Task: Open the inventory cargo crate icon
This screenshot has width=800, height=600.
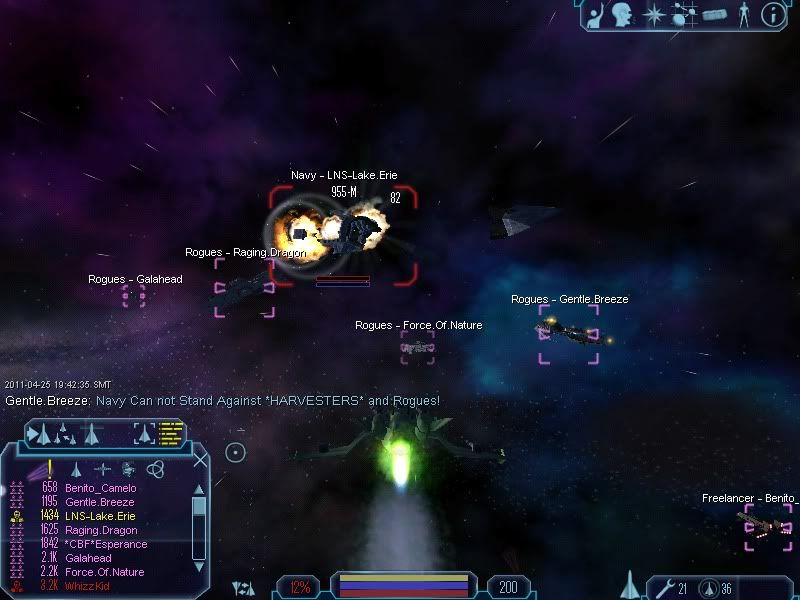Action: coord(713,15)
